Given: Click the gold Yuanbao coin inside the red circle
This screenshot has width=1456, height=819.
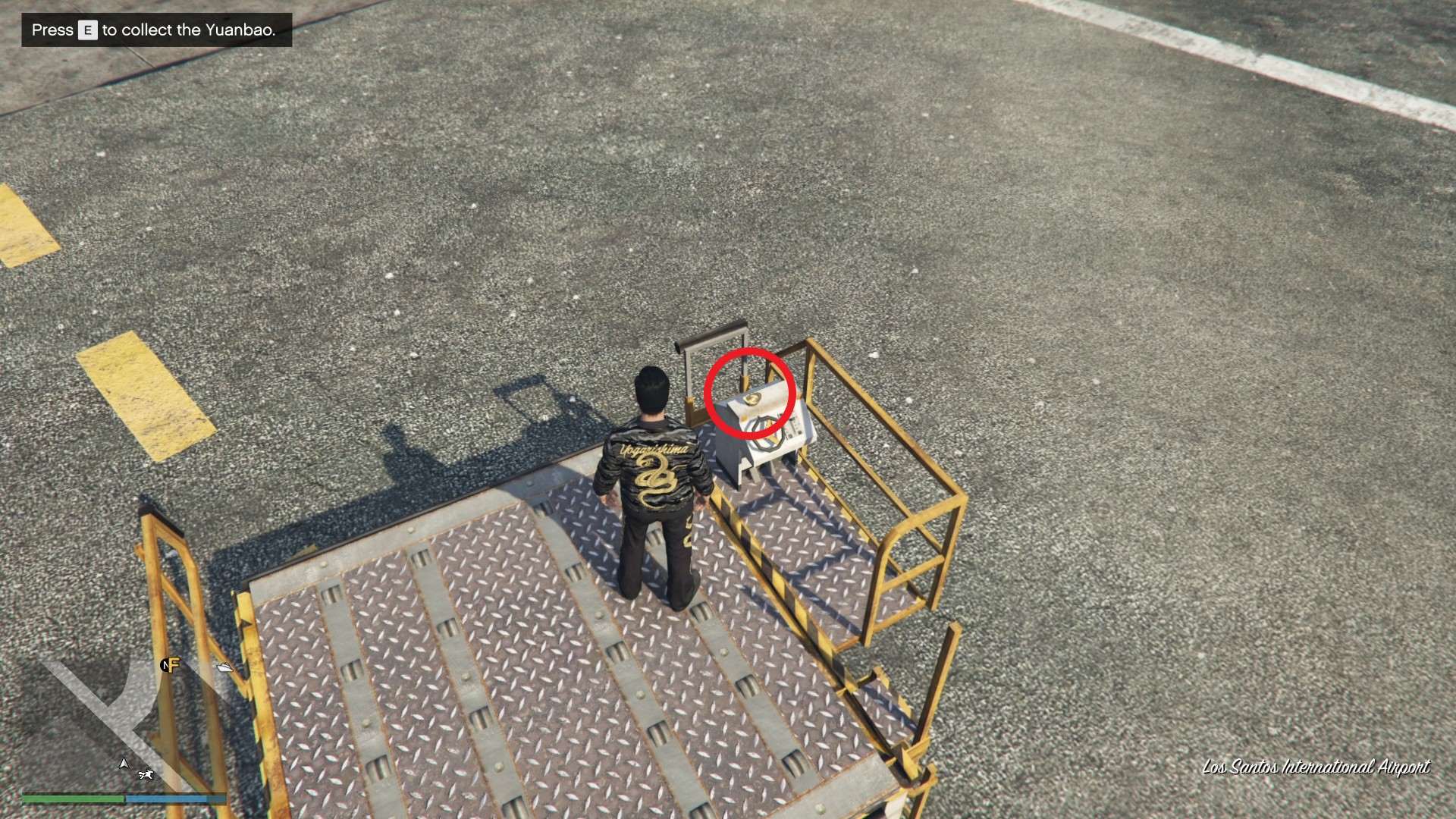Looking at the screenshot, I should coord(752,399).
